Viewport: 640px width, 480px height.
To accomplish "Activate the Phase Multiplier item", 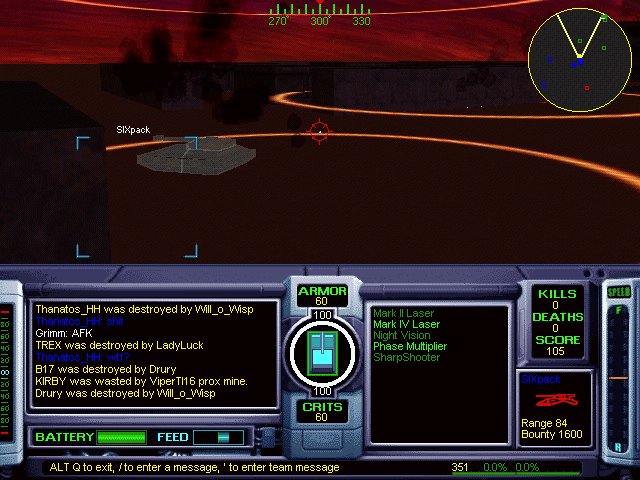I will [x=410, y=346].
